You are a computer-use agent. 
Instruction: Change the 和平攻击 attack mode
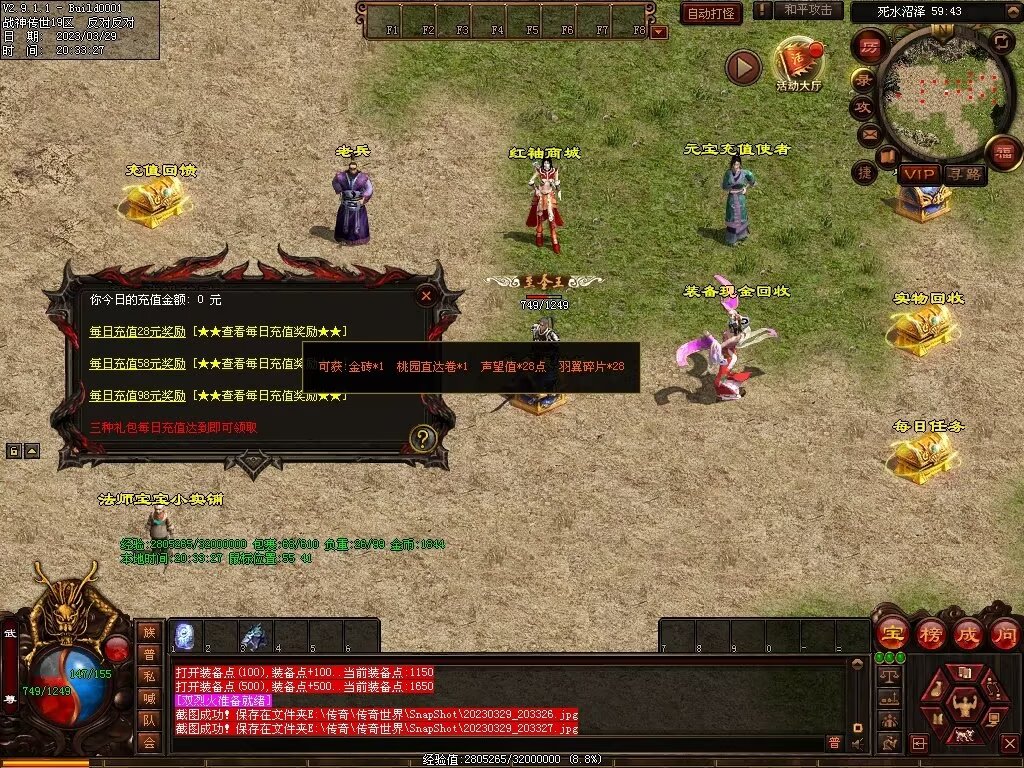pos(808,10)
